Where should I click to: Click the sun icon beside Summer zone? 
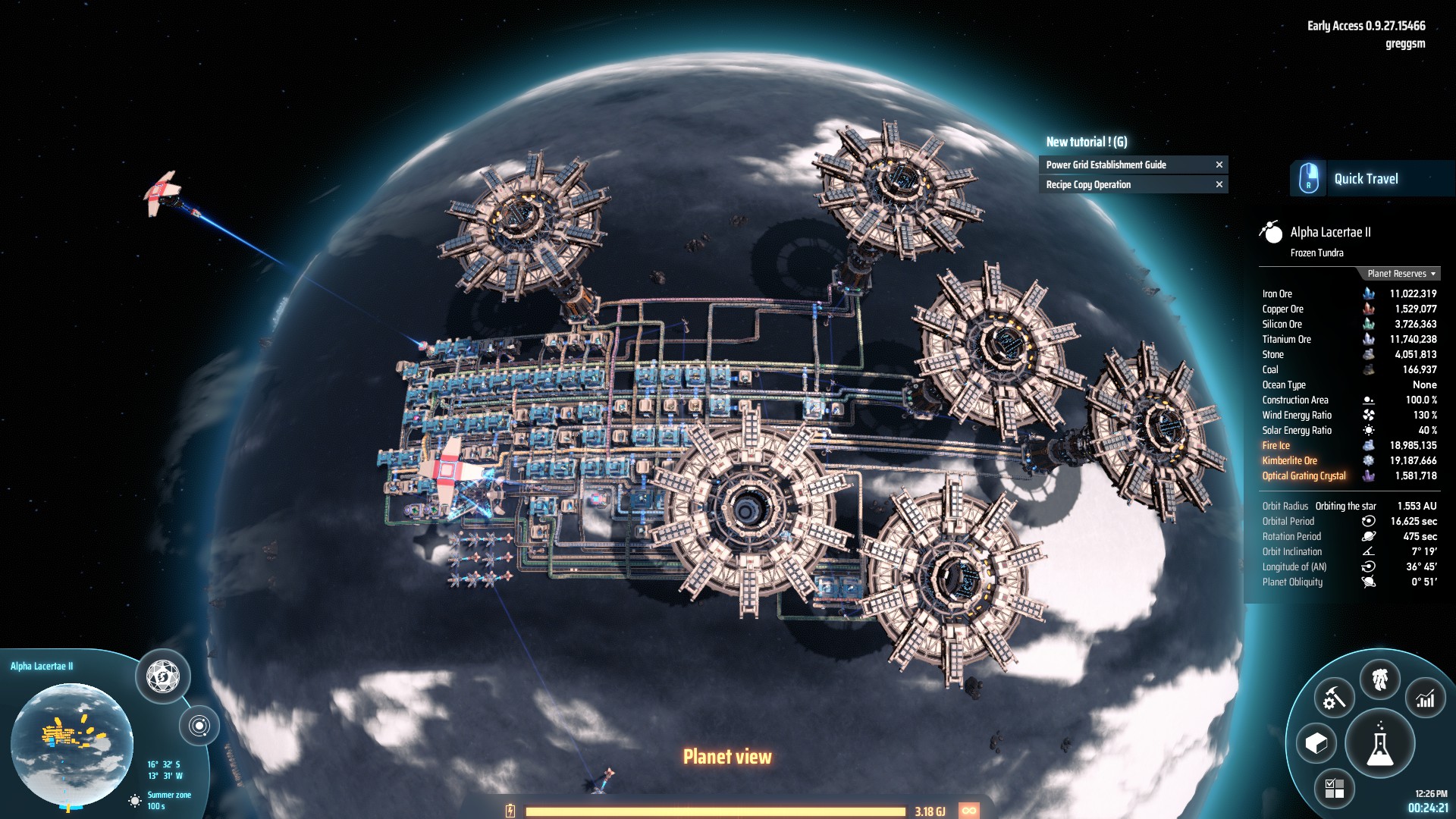[x=134, y=801]
